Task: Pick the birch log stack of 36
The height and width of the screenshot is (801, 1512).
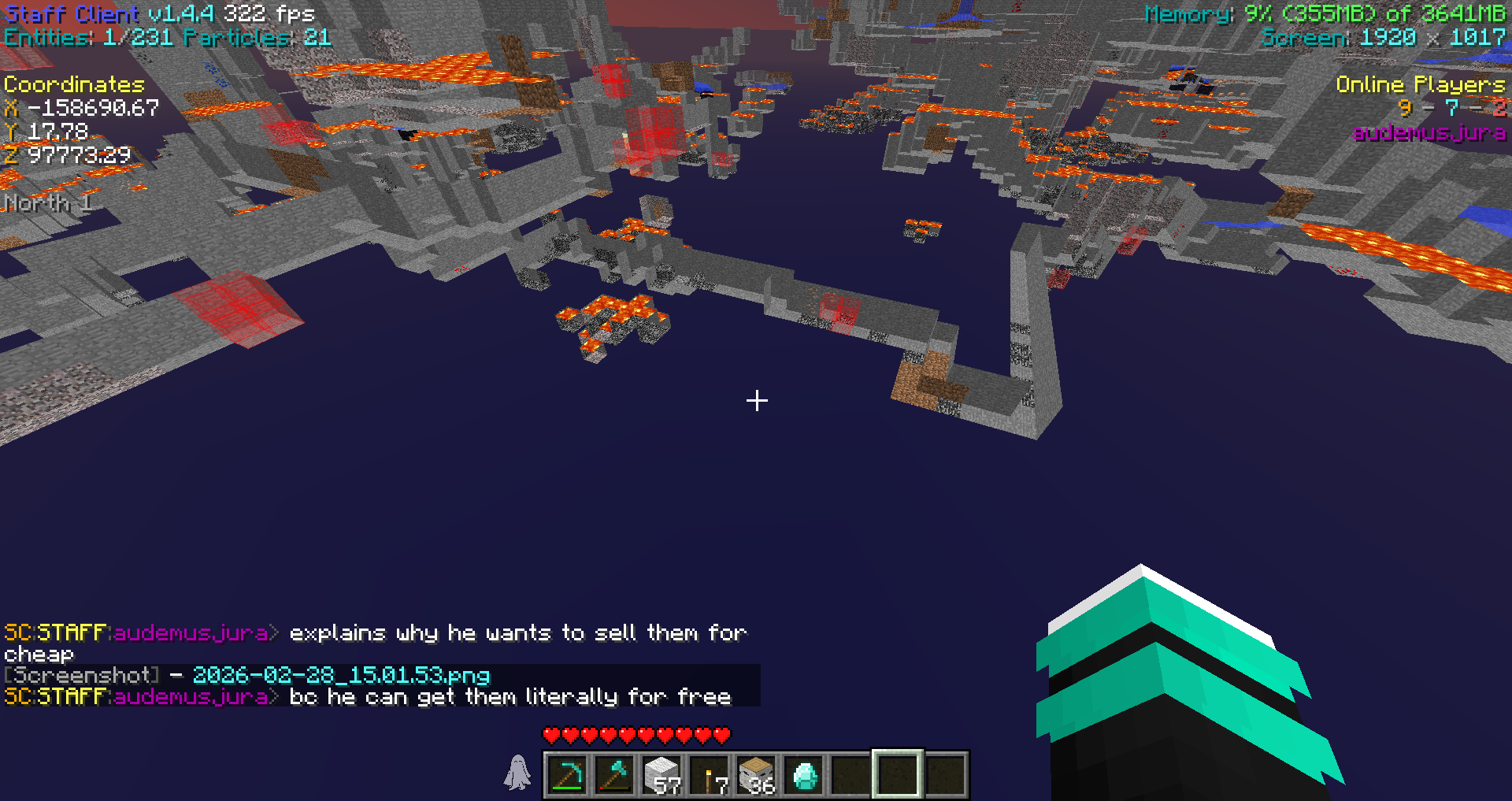Action: (756, 775)
